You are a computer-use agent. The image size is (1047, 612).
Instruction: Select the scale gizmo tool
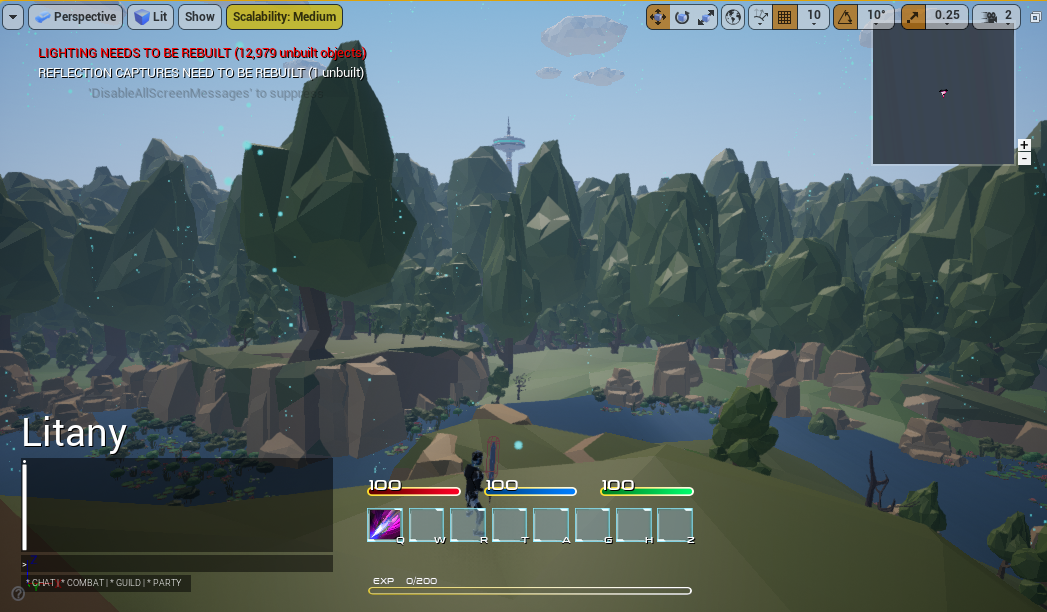click(x=707, y=17)
